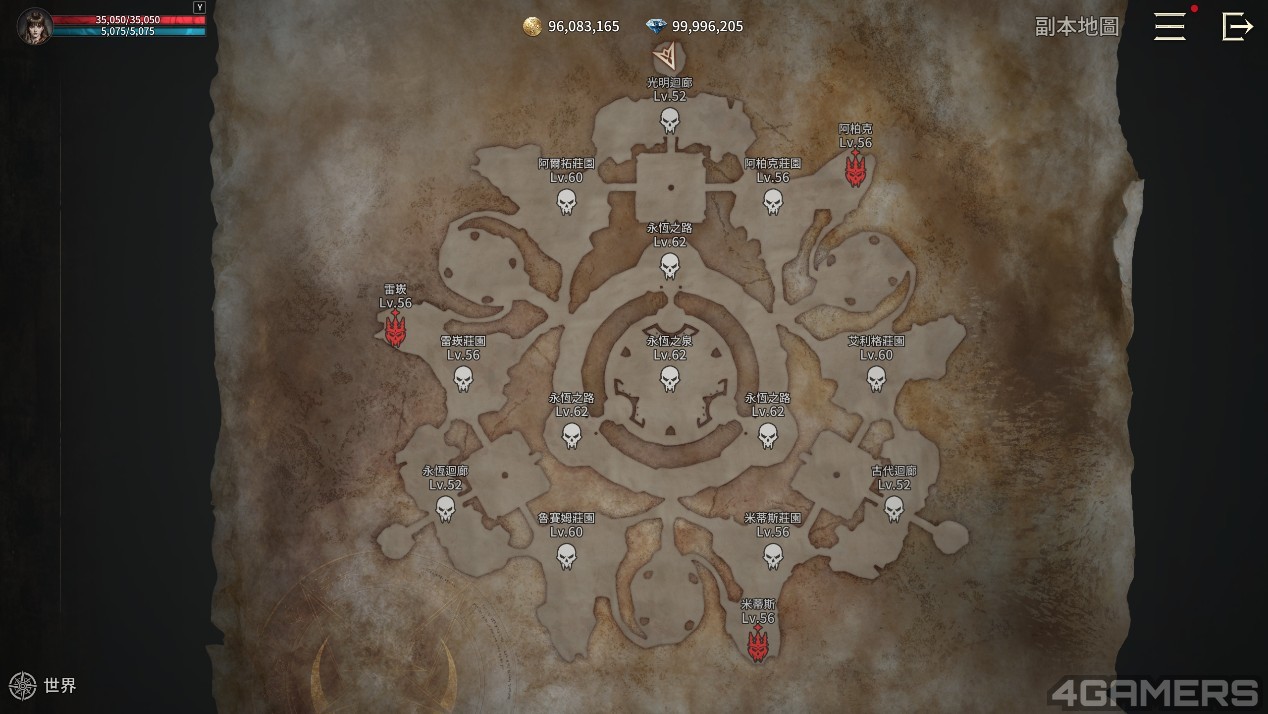Open the hamburger menu icon
Viewport: 1268px width, 714px height.
1169,26
